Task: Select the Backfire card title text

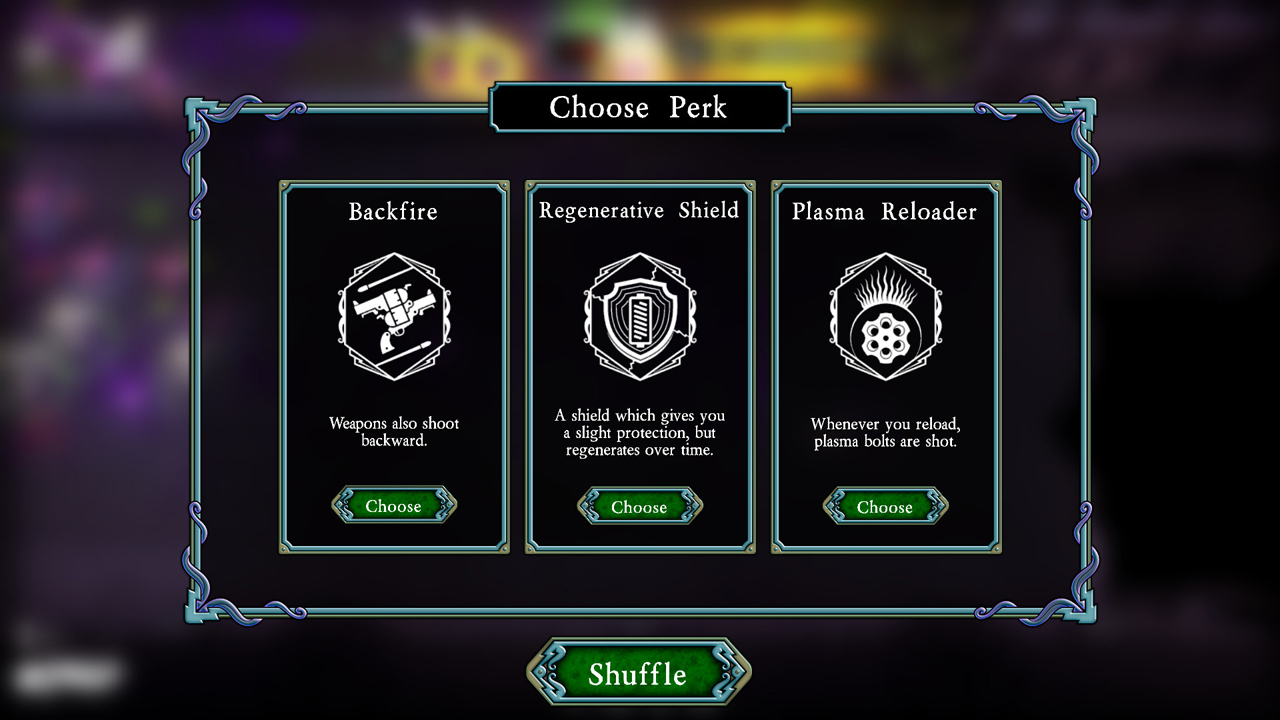Action: [x=394, y=211]
